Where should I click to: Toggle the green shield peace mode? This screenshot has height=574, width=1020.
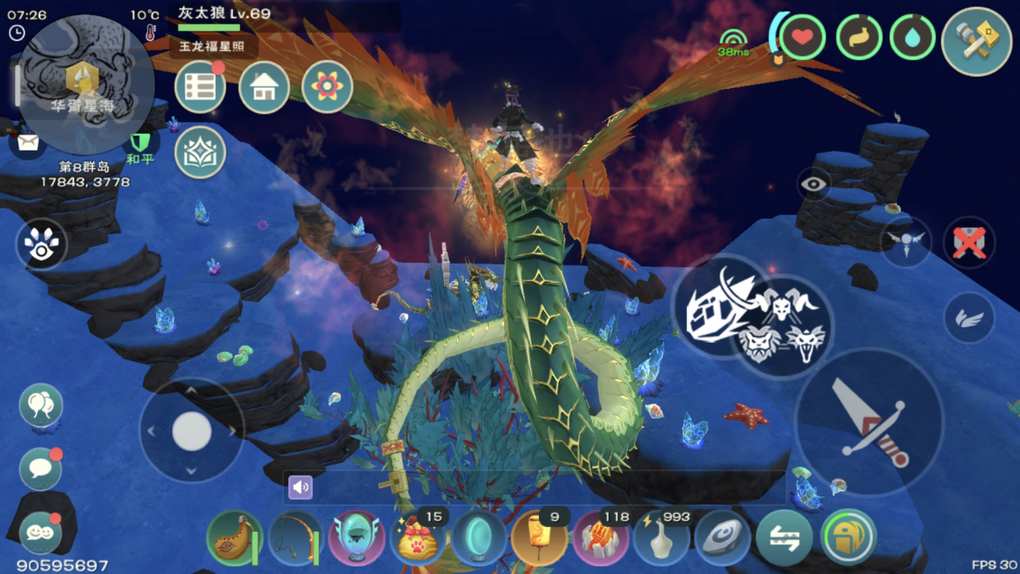tap(140, 141)
